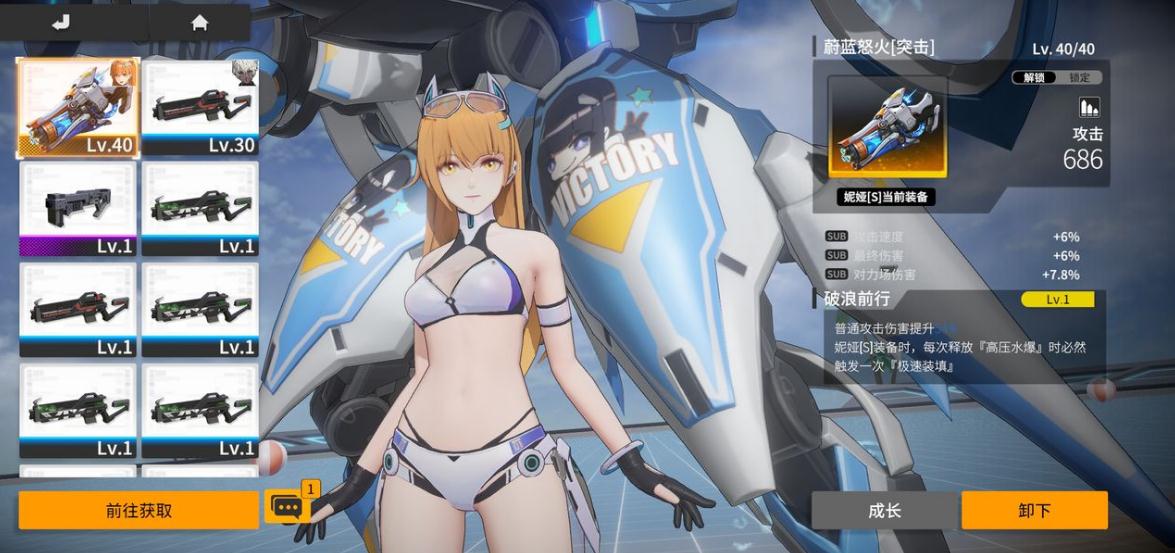Open the chat message bubble icon
The height and width of the screenshot is (553, 1175).
click(287, 508)
